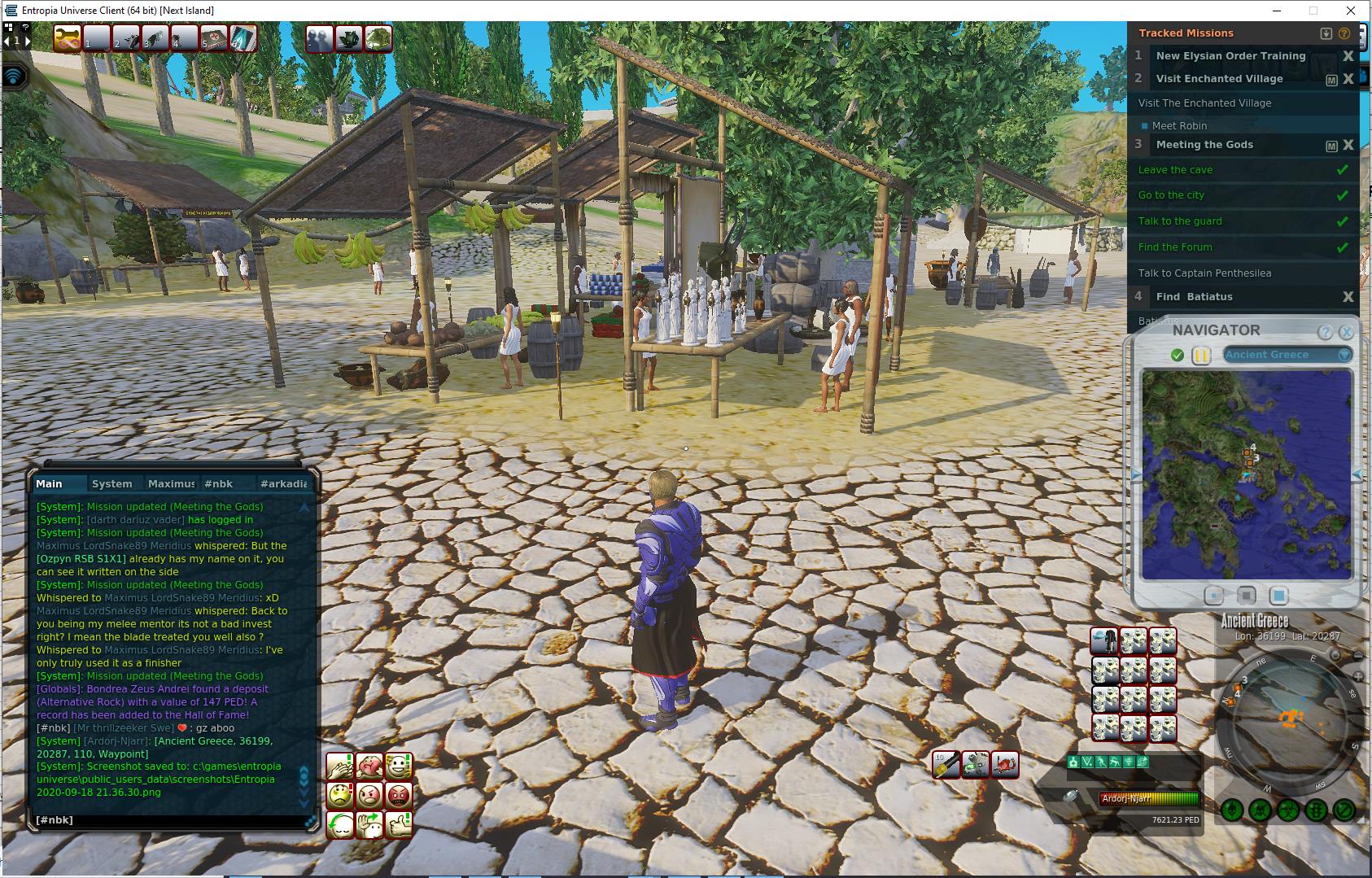Click the Navigator world map
Screen dimensions: 1372x878
(x=1246, y=474)
